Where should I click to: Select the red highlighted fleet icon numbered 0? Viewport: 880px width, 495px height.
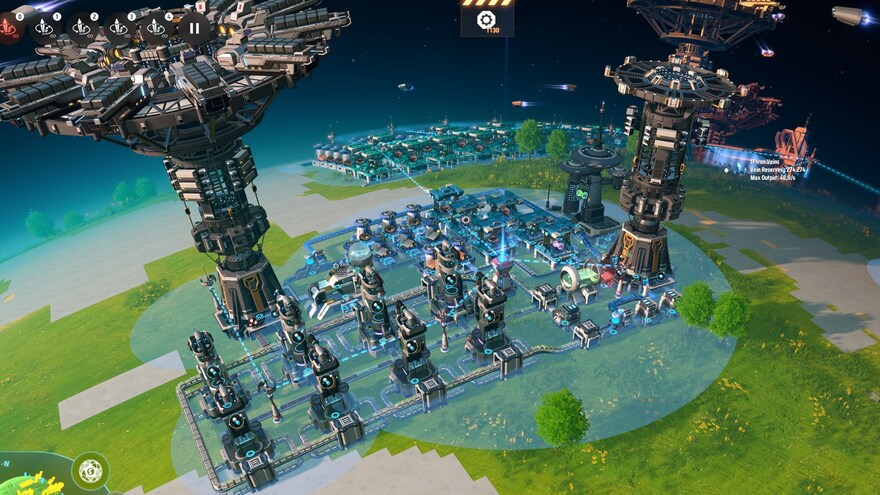click(x=10, y=28)
